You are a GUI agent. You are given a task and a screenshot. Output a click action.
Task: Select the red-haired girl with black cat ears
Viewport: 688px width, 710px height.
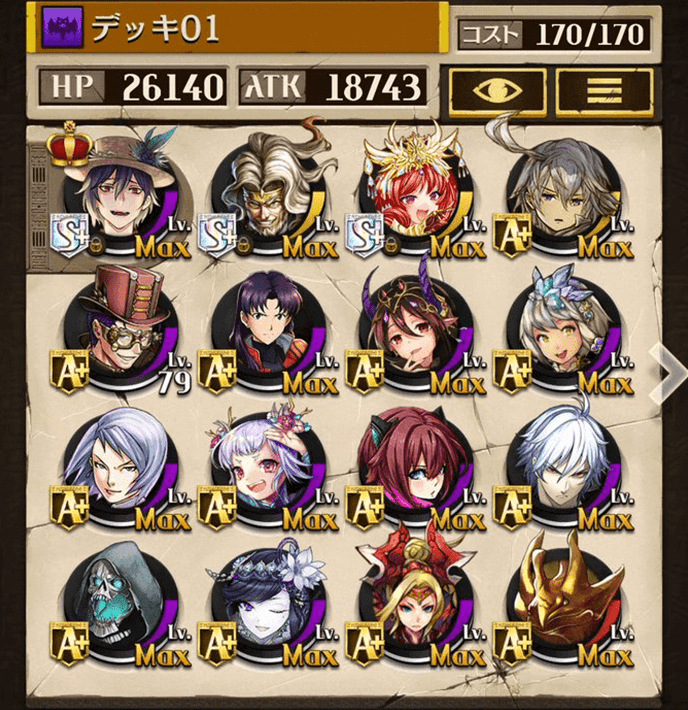(x=413, y=472)
